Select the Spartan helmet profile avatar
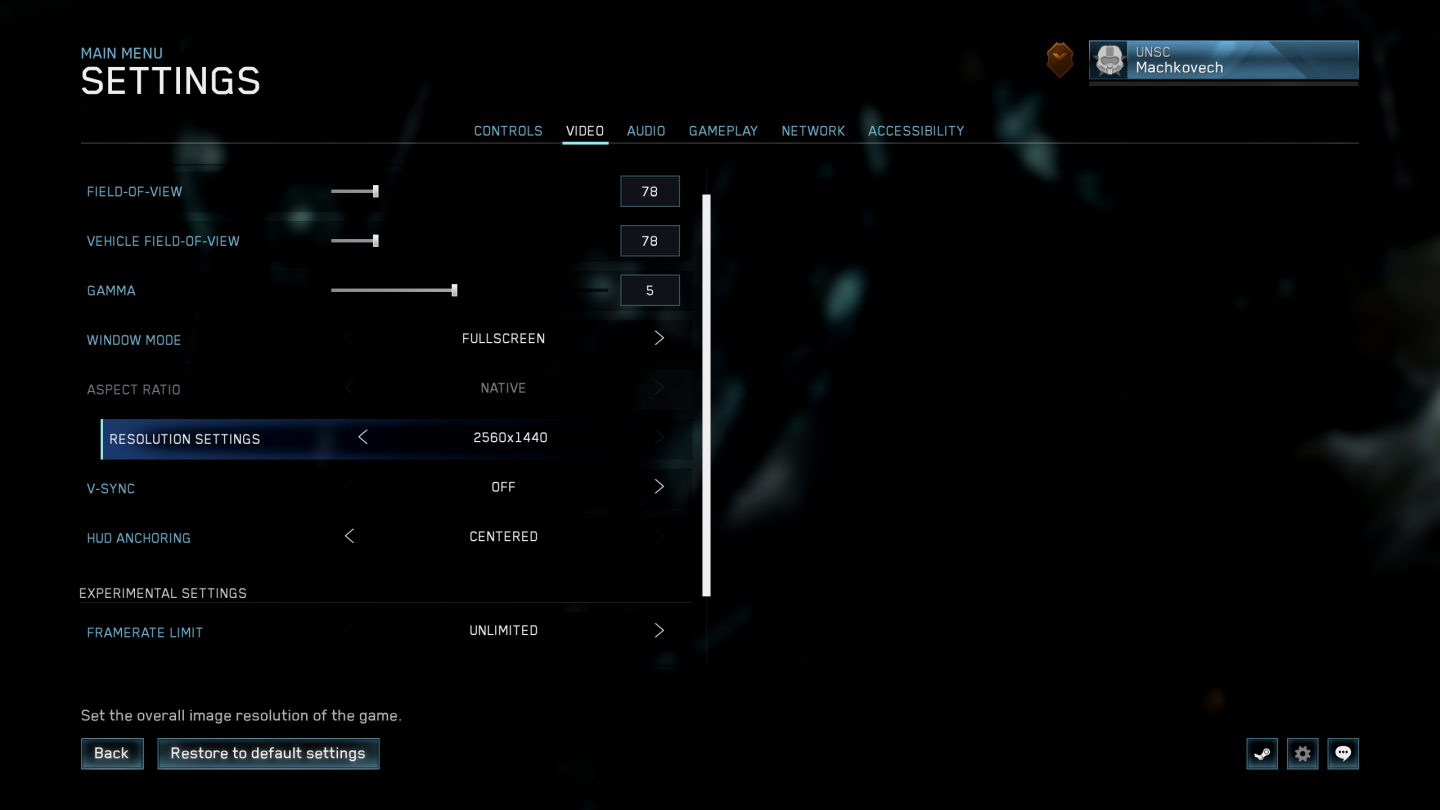This screenshot has height=810, width=1440. (x=1109, y=60)
